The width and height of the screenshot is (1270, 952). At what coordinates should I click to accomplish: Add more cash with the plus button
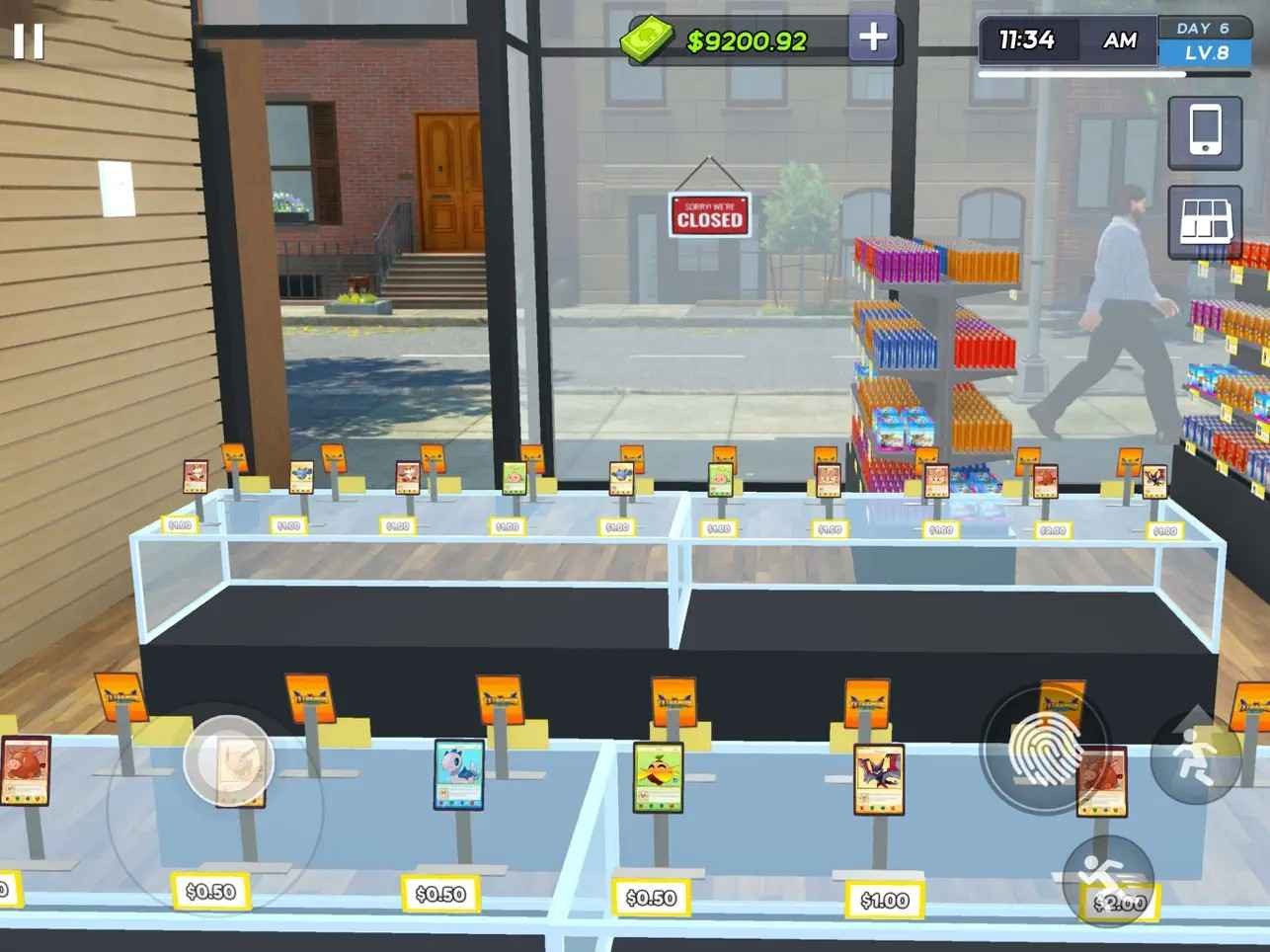pos(873,39)
